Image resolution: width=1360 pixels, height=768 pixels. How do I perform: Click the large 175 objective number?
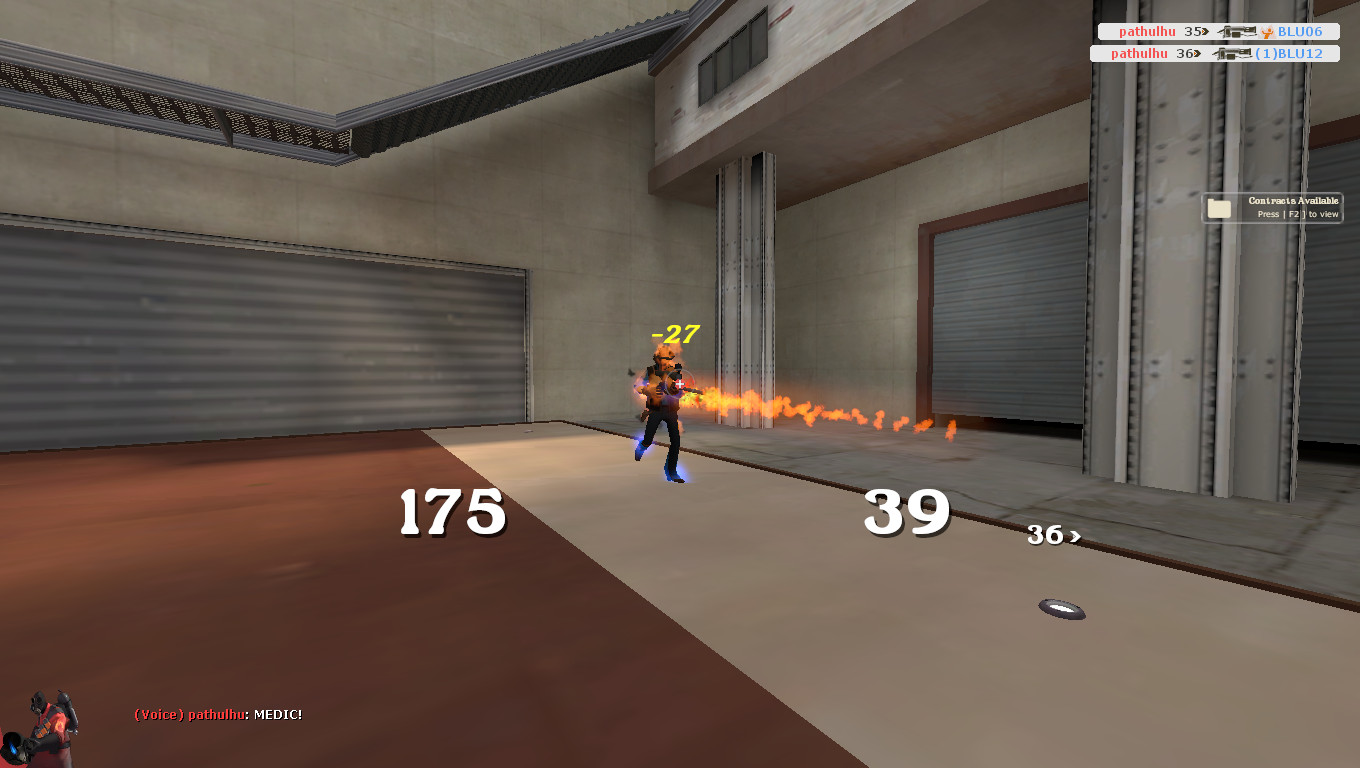(450, 512)
